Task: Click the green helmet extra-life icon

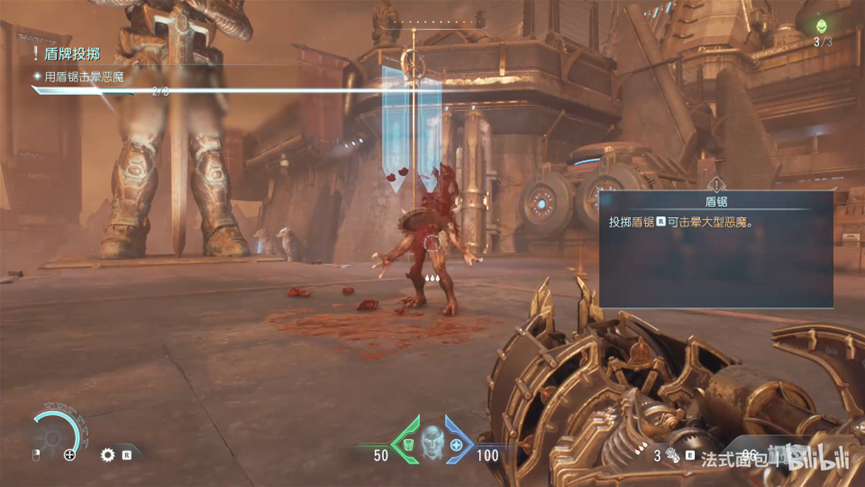Action: [x=822, y=26]
